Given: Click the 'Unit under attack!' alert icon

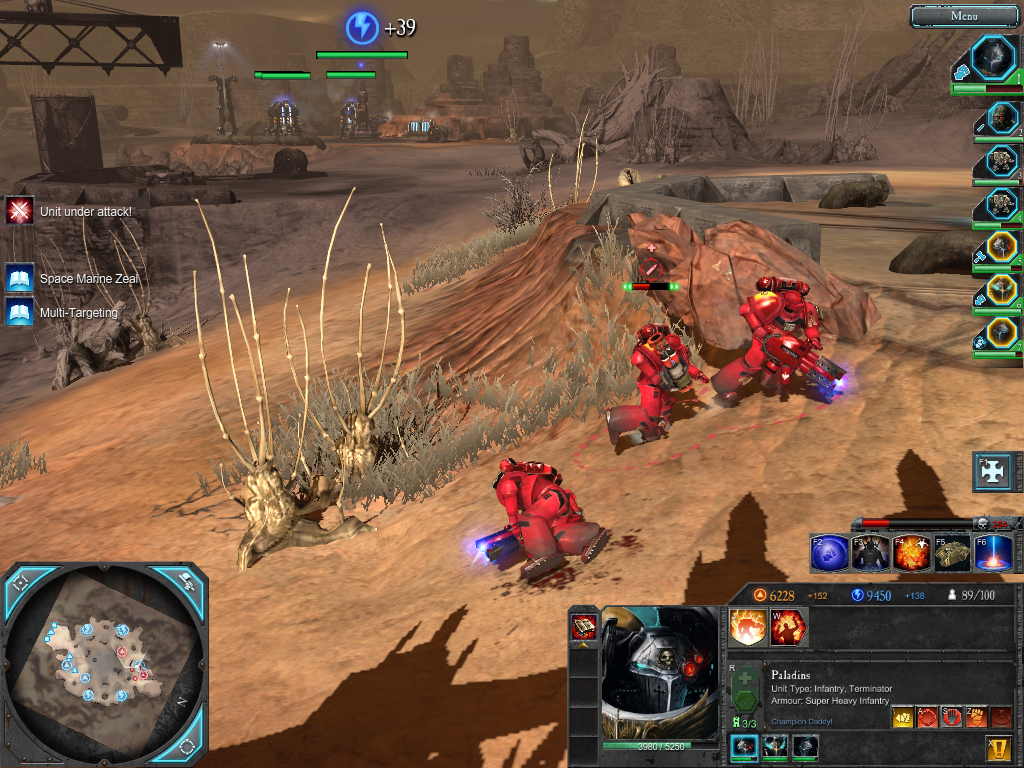Looking at the screenshot, I should [19, 211].
